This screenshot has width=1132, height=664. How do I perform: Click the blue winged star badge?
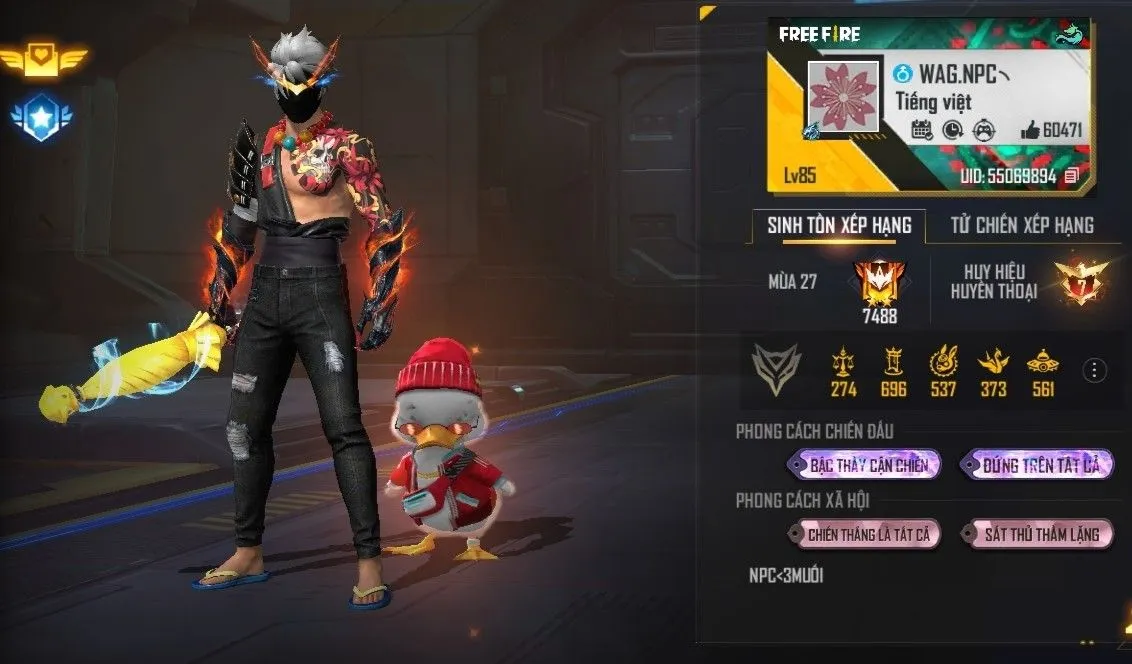40,118
